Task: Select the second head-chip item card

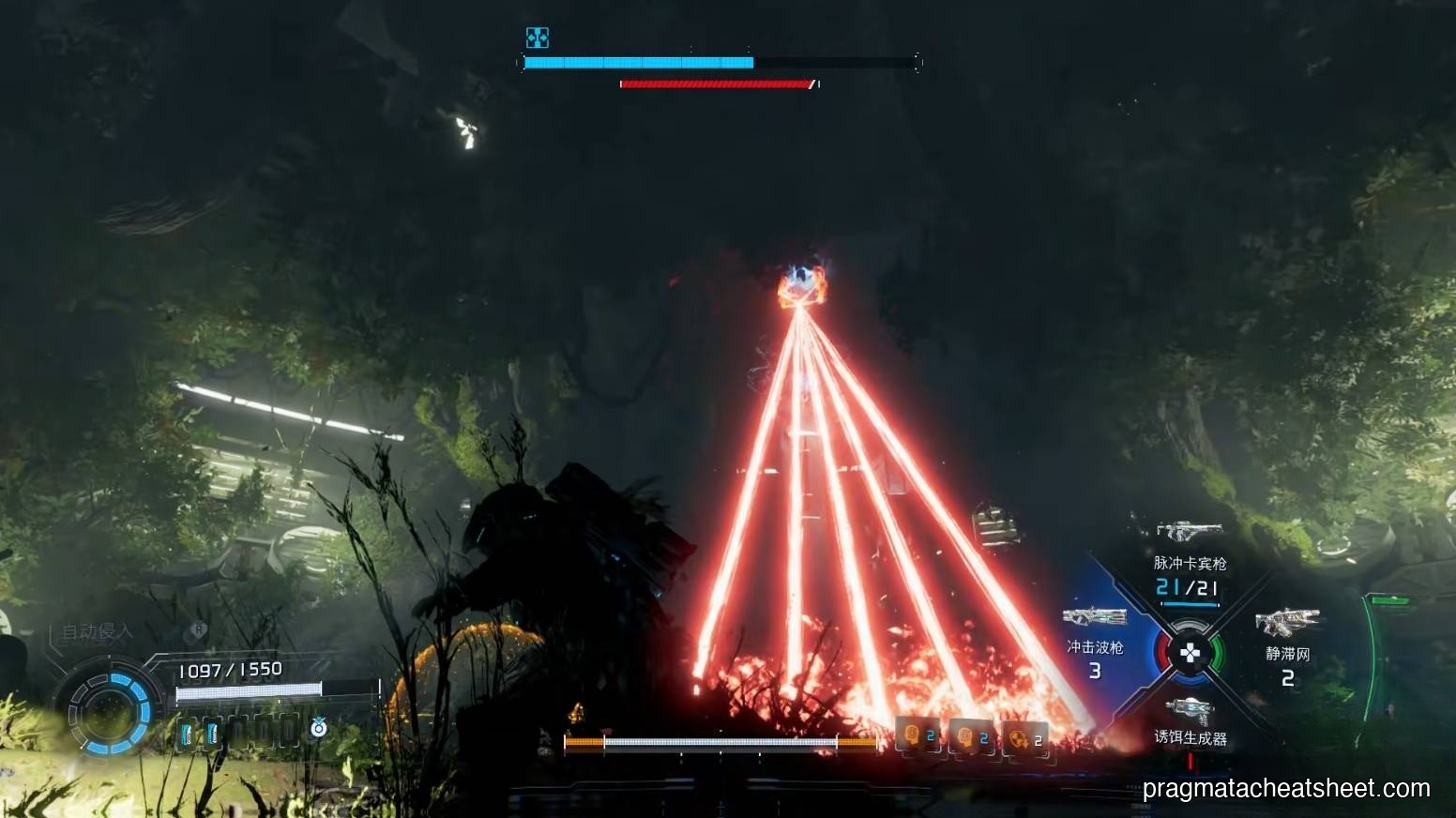Action: [x=964, y=735]
